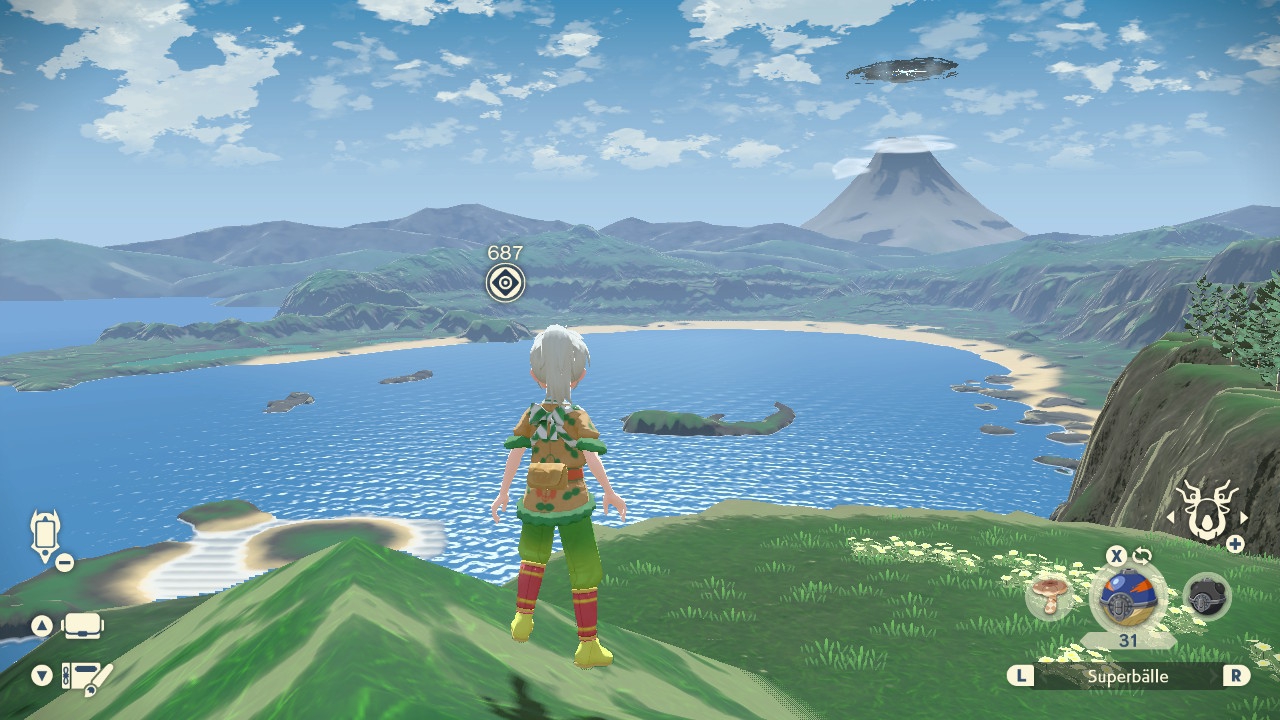Click the waypoint marker showing 687

pos(505,283)
